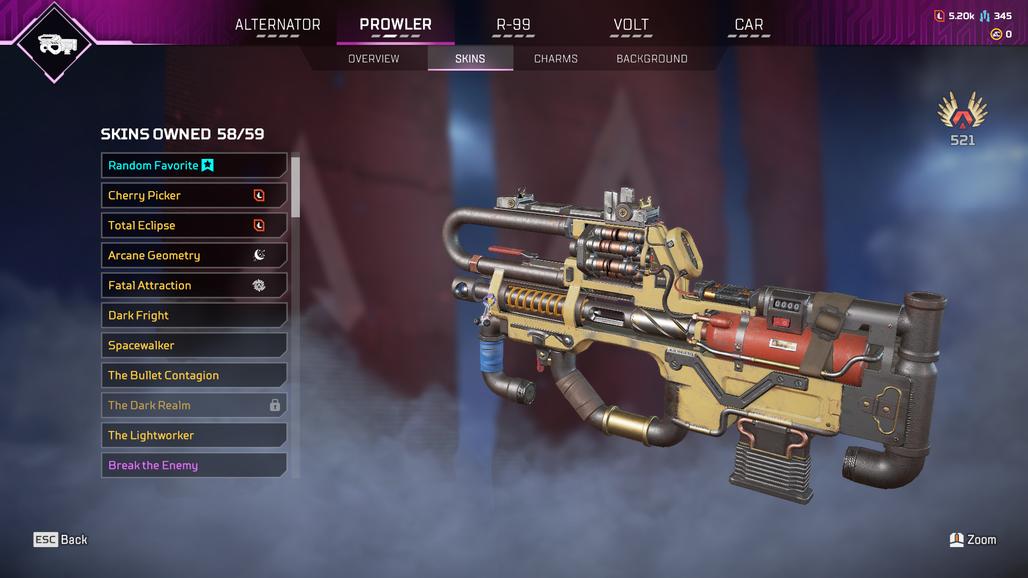The image size is (1028, 578).
Task: Pick the Arcane Geometry skin
Action: [x=194, y=256]
